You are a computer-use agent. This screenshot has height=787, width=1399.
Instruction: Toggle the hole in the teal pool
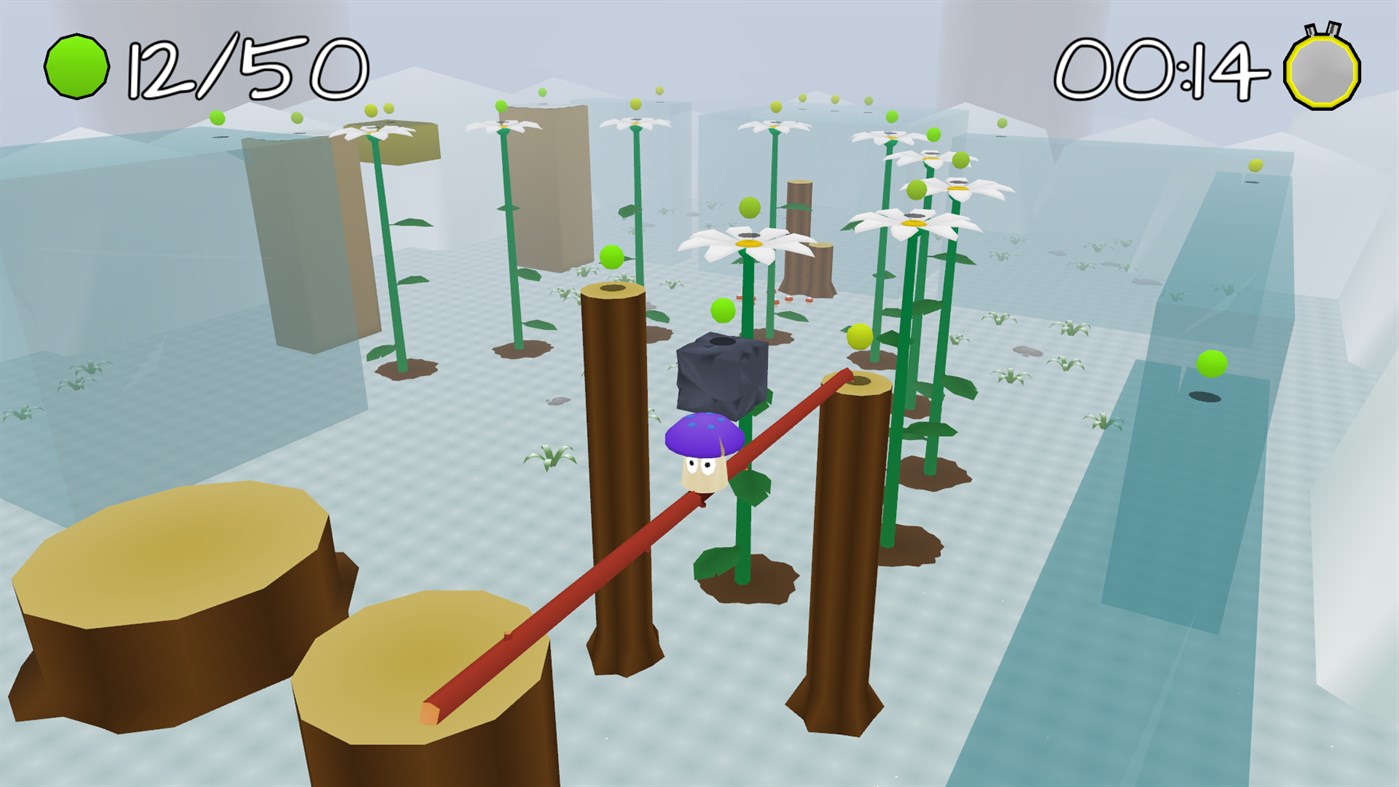[x=1203, y=396]
